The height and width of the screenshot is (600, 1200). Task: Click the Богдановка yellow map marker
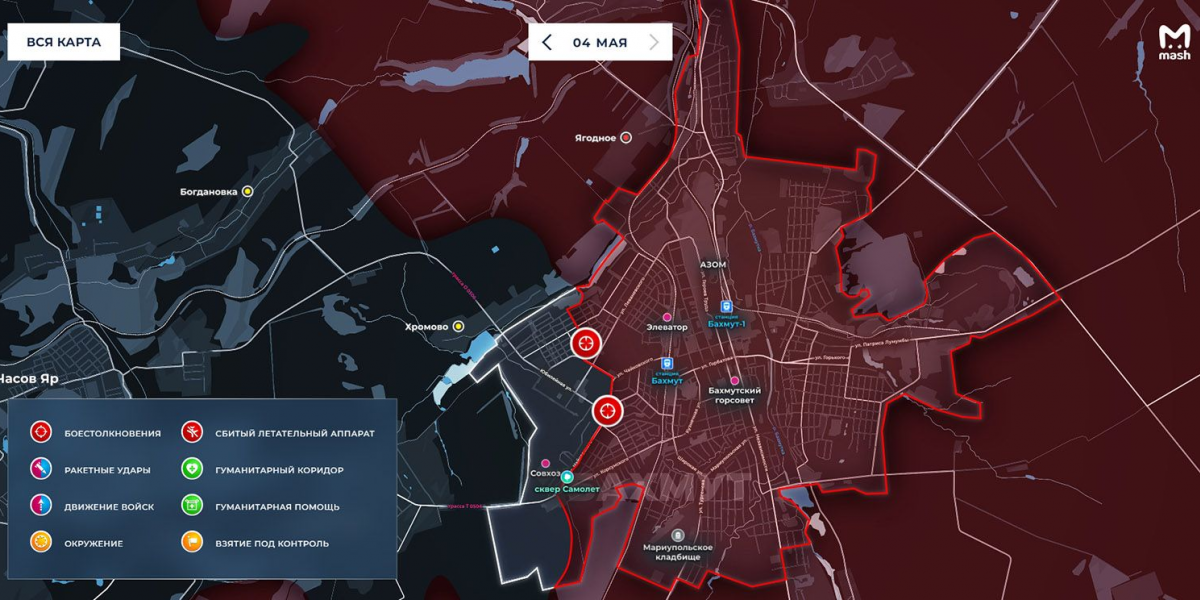coord(248,191)
